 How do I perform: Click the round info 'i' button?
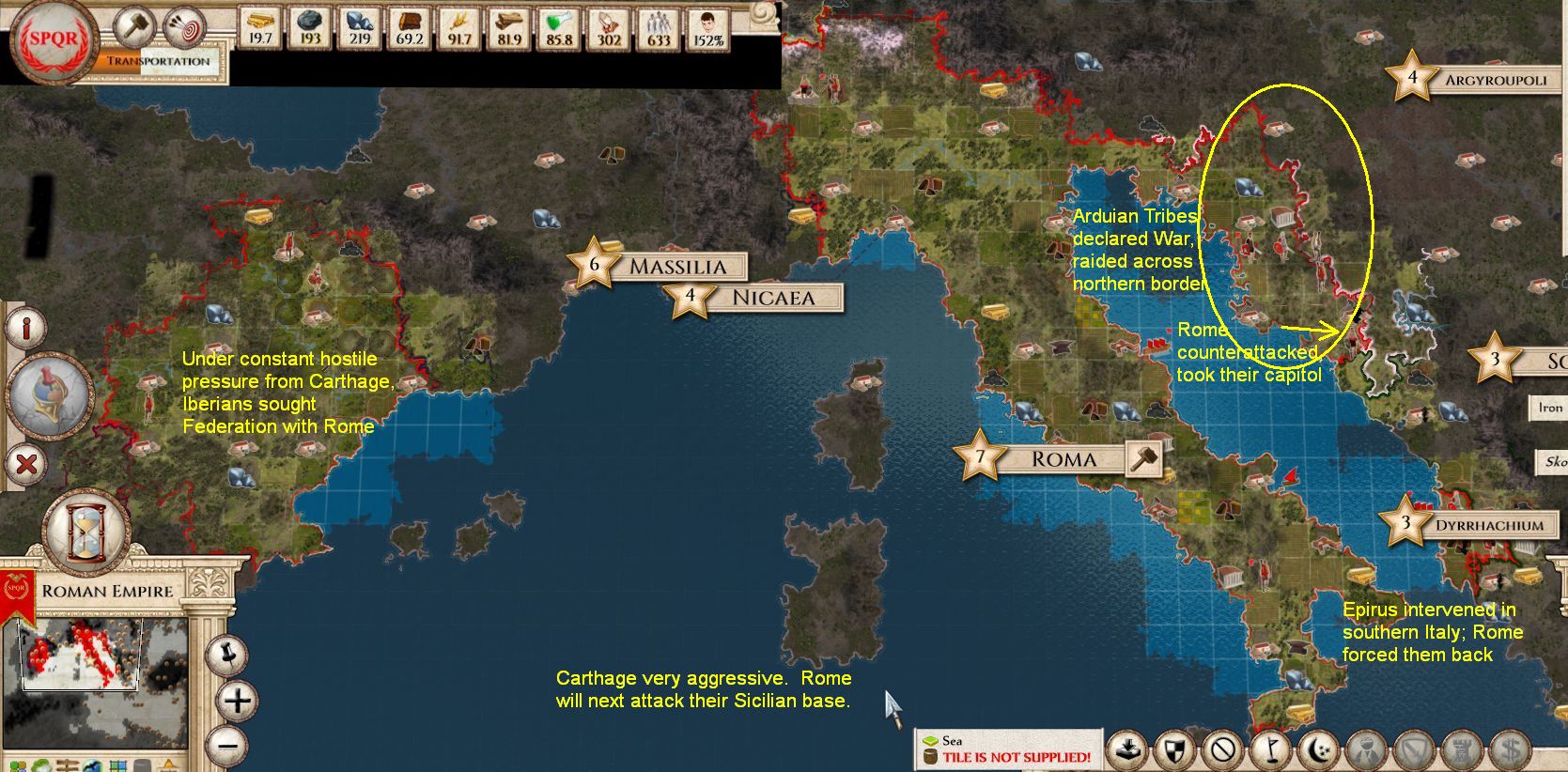(27, 329)
